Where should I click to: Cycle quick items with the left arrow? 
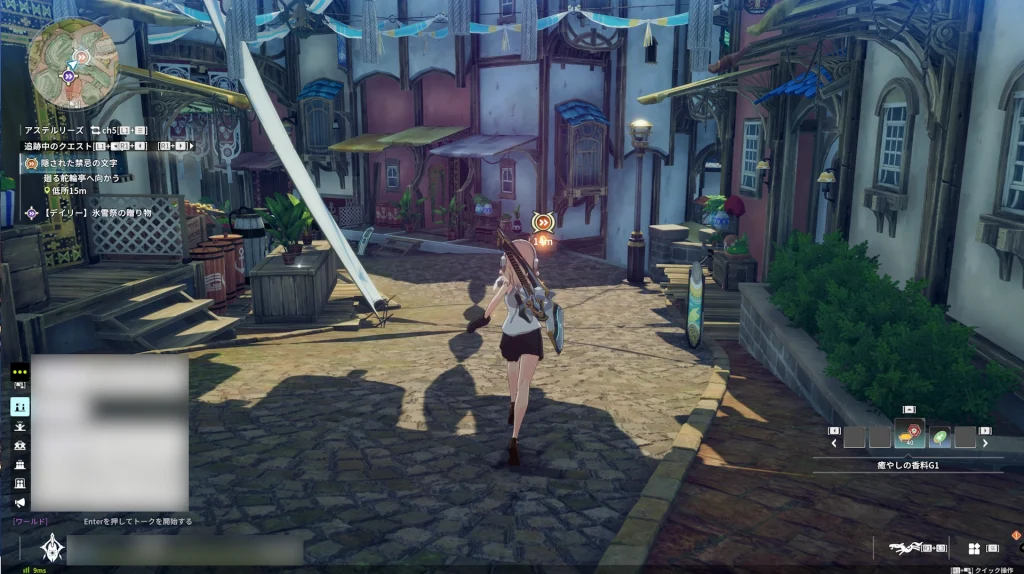pyautogui.click(x=834, y=442)
